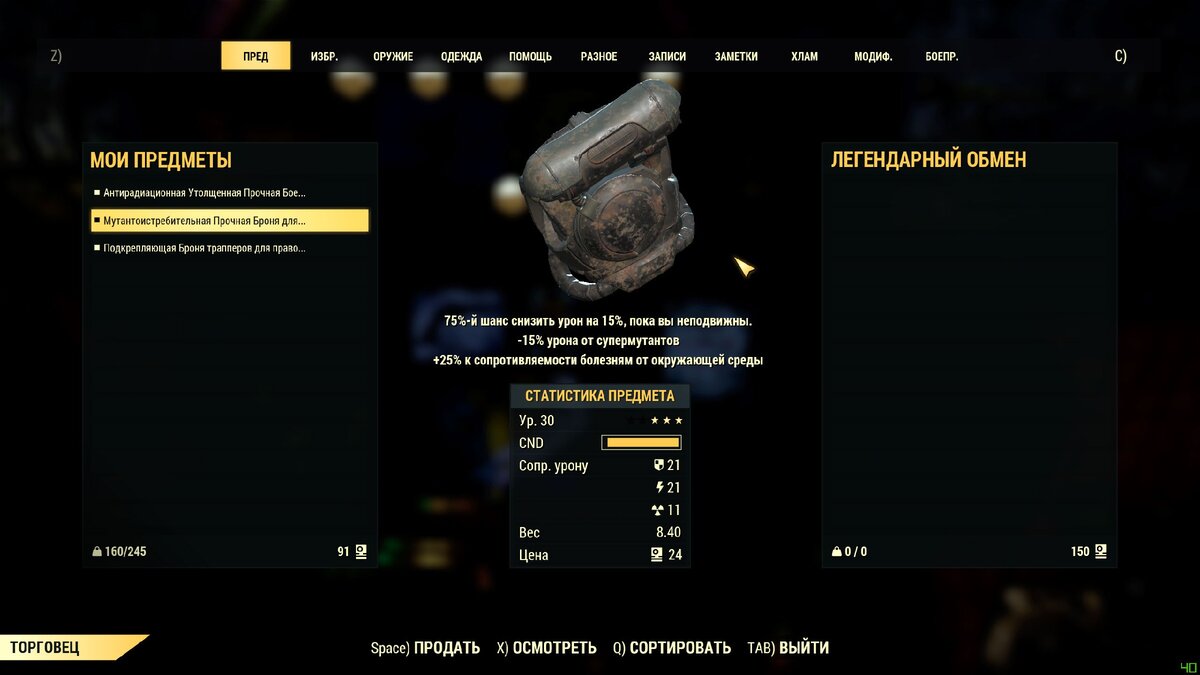
Task: Switch to the ЗАПИСИ tab
Action: (x=667, y=57)
